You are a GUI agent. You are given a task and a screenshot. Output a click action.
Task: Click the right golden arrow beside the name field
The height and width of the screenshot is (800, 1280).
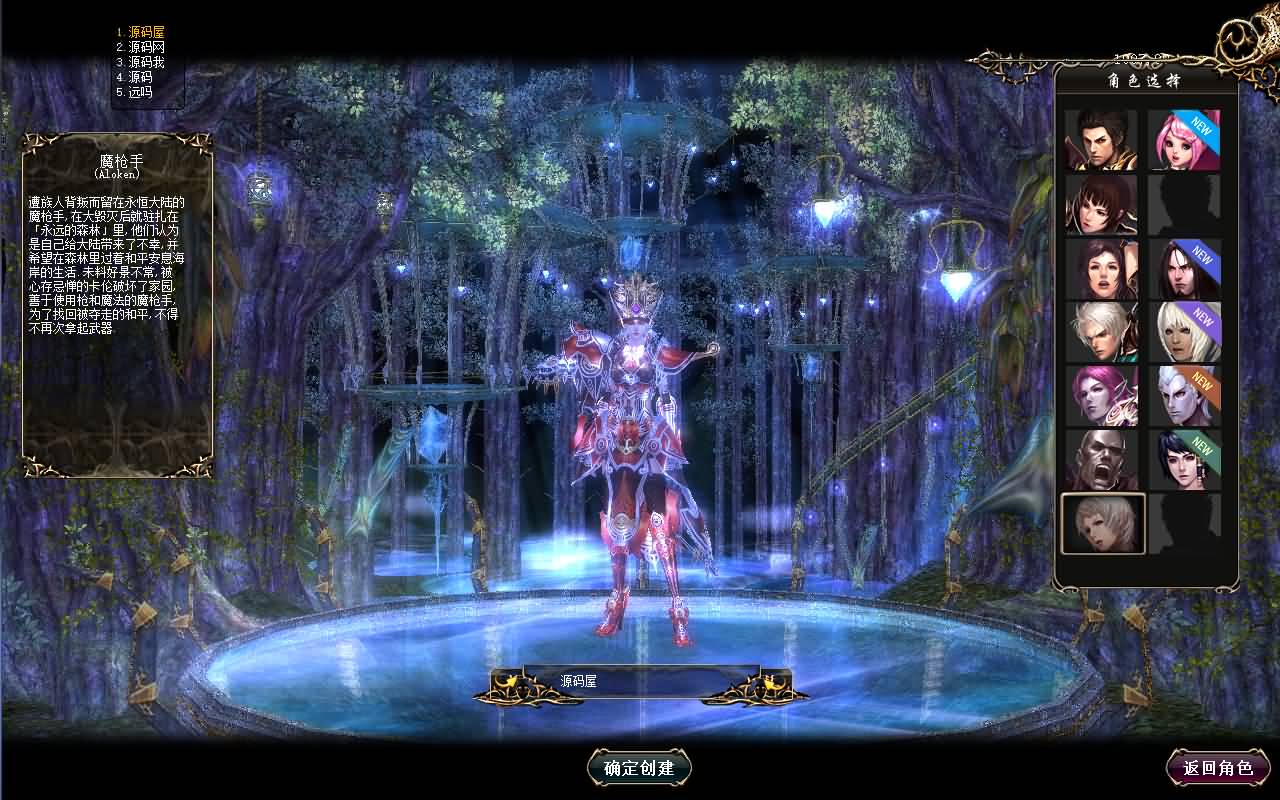pos(770,685)
